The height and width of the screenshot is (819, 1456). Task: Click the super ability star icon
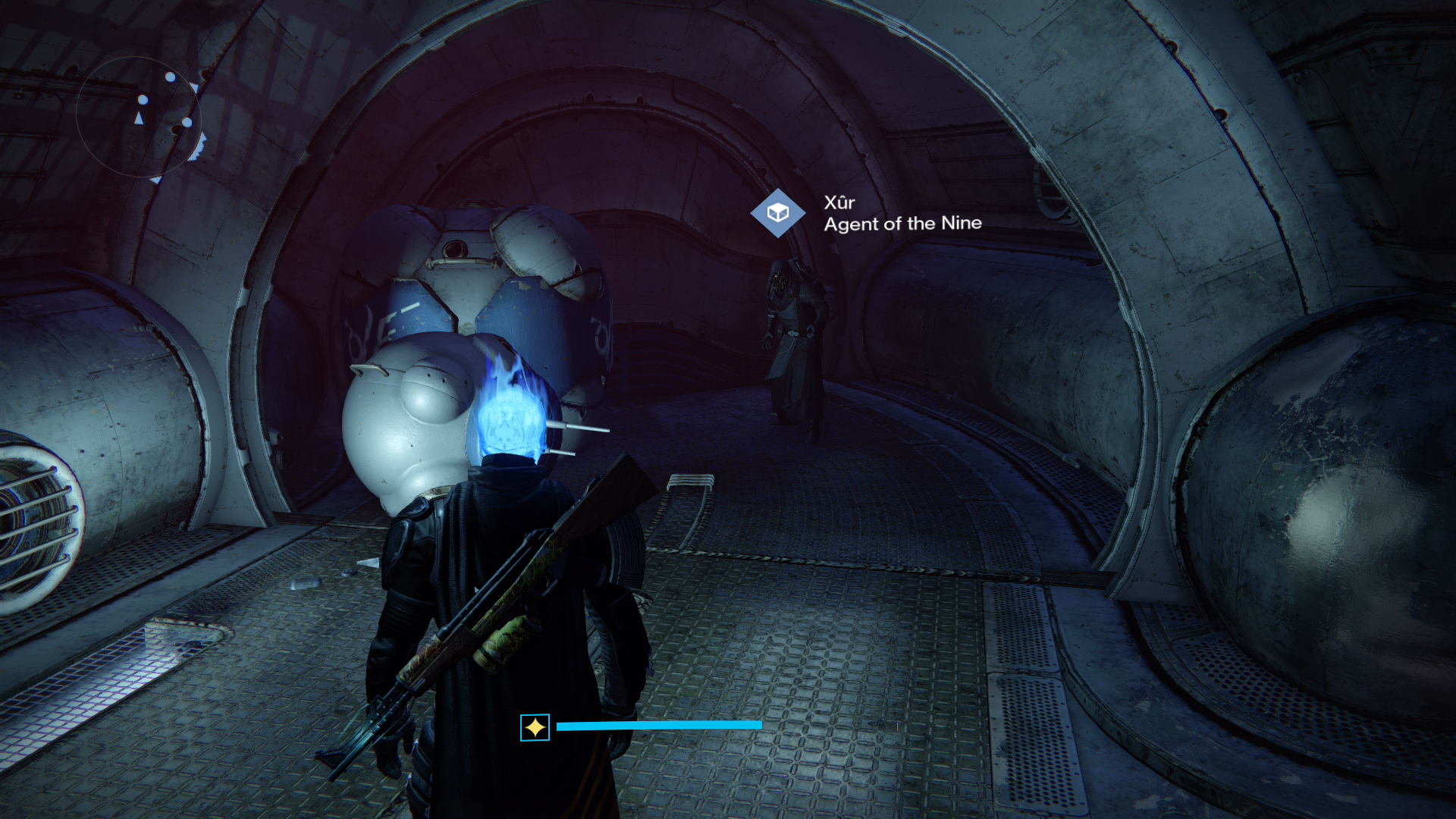tap(535, 727)
